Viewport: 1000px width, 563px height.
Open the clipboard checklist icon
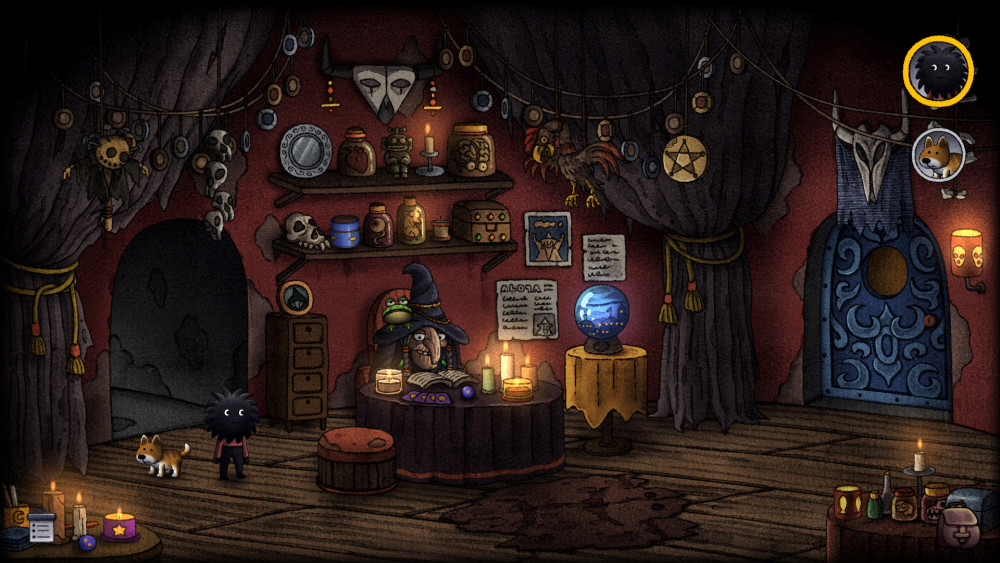[x=41, y=527]
